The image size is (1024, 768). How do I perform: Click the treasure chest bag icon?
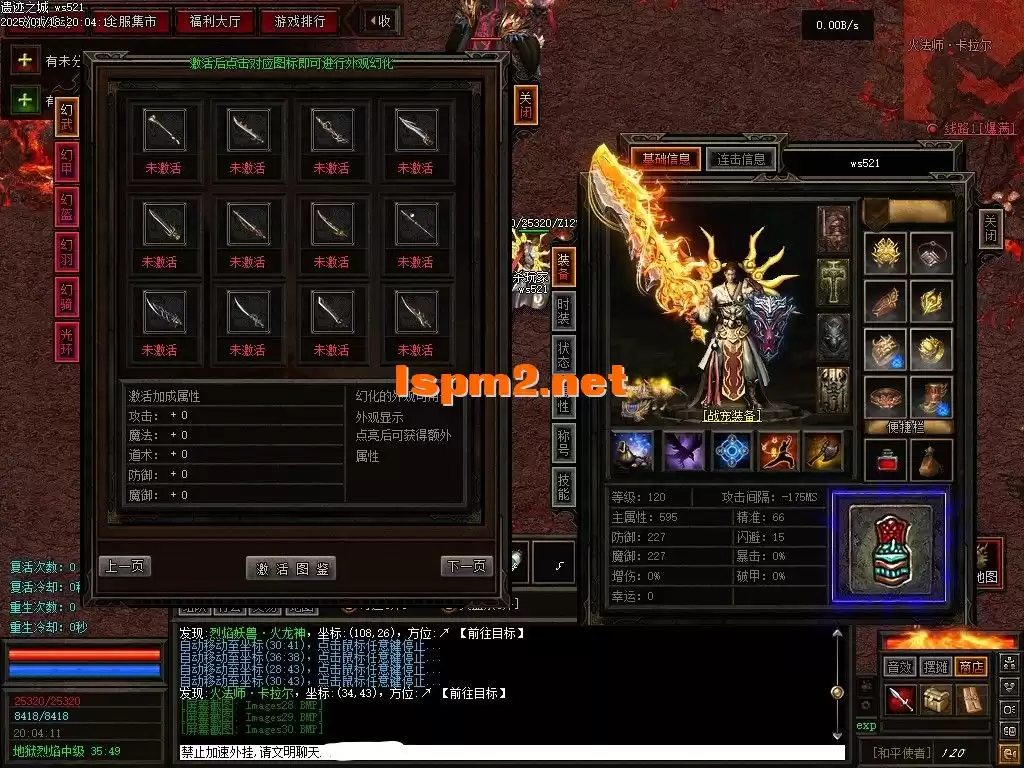coord(936,700)
